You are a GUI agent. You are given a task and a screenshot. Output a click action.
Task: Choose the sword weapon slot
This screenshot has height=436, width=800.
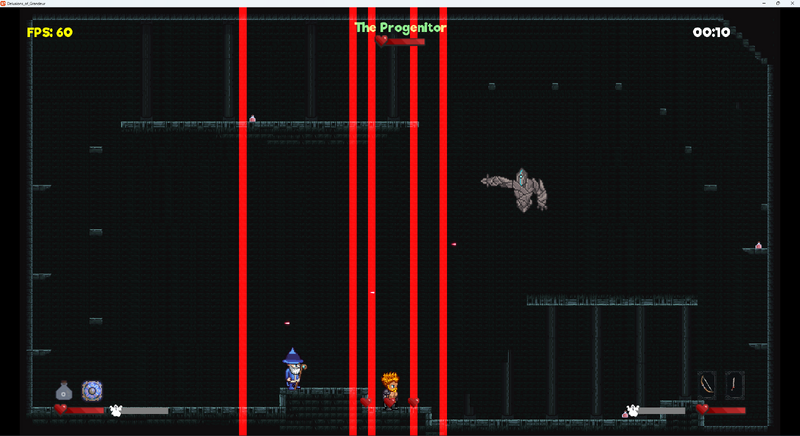pos(735,384)
